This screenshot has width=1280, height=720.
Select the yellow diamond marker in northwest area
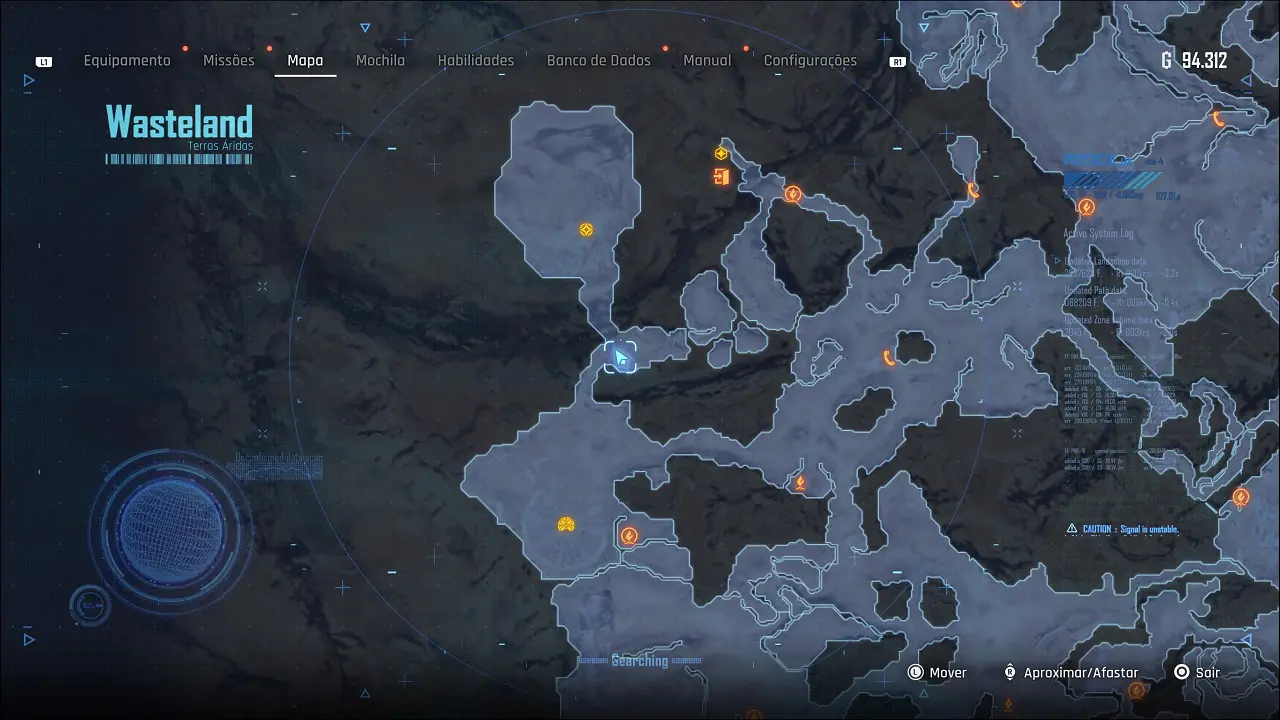pyautogui.click(x=586, y=230)
